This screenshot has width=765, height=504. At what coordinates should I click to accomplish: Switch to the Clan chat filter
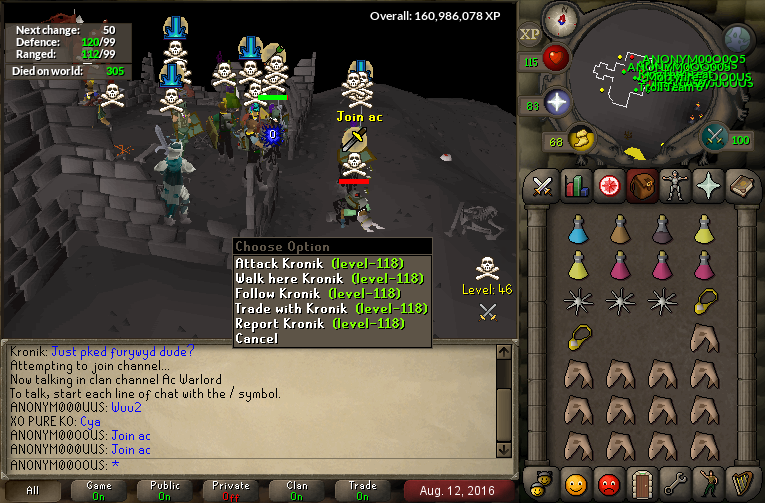tap(297, 490)
